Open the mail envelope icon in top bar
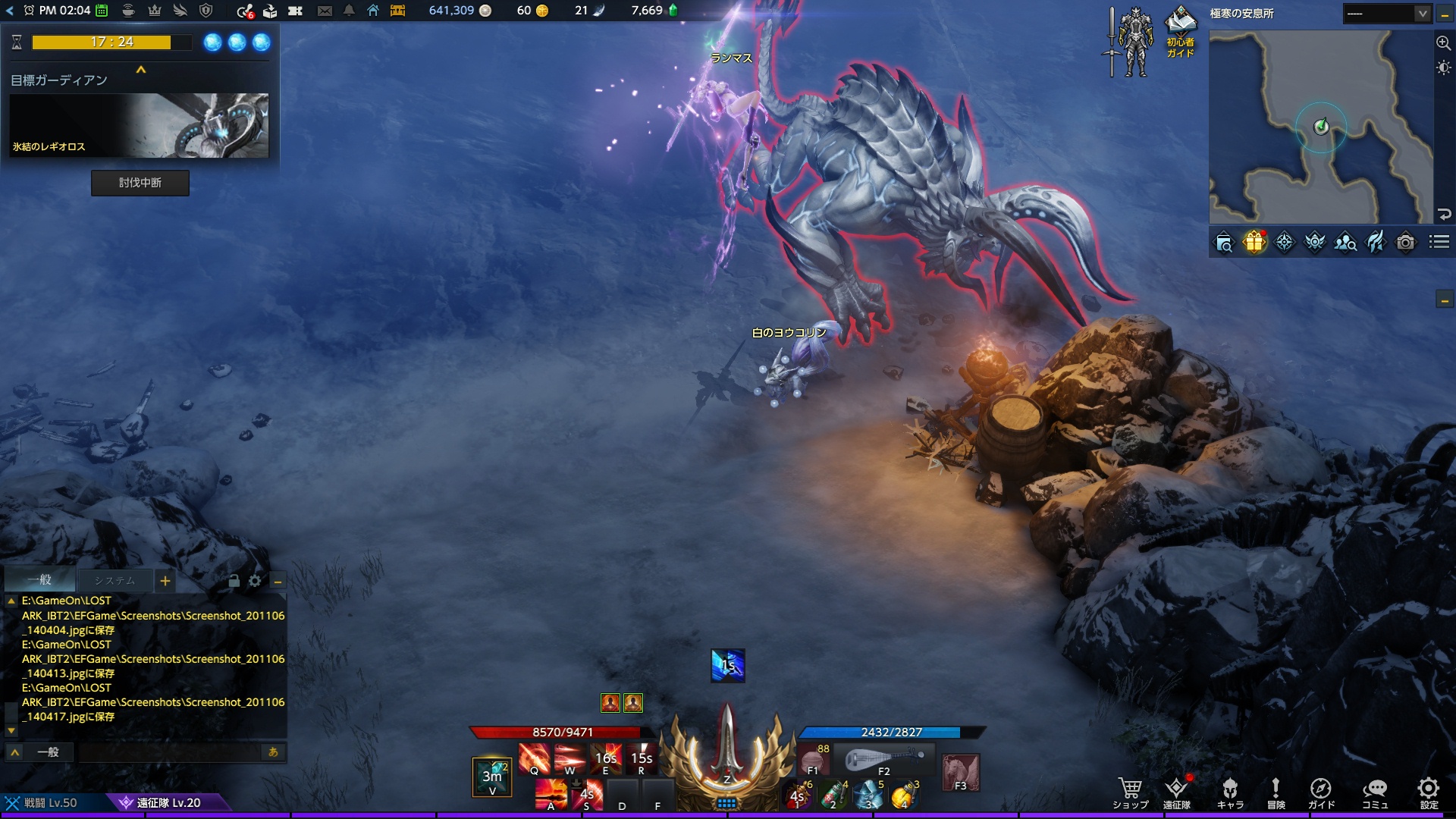 [x=325, y=11]
